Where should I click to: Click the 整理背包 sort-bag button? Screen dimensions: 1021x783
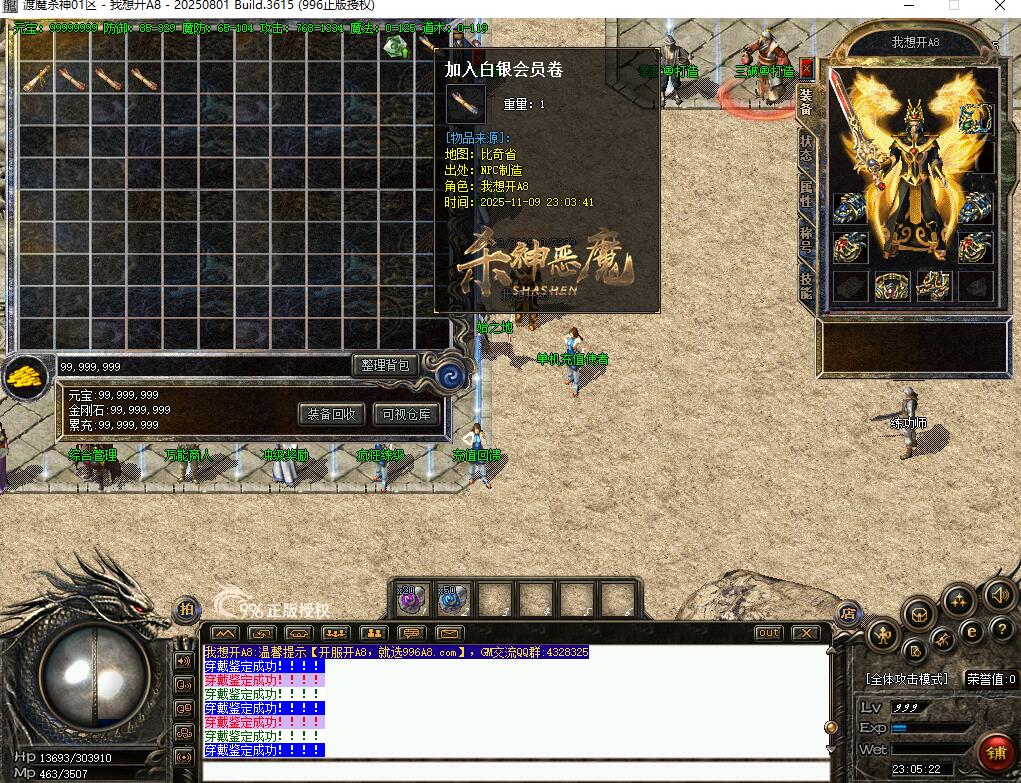(384, 365)
